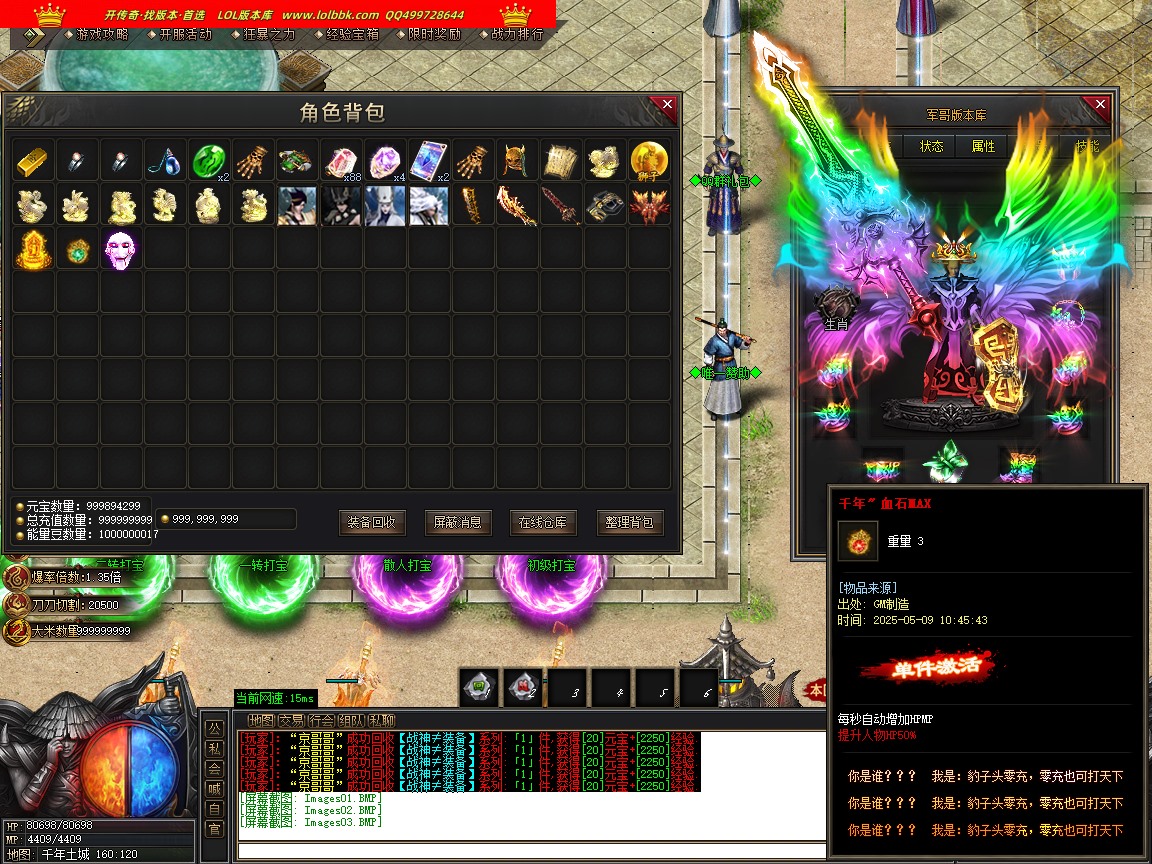
Task: Switch to the 属性 attributes tab
Action: coord(984,146)
